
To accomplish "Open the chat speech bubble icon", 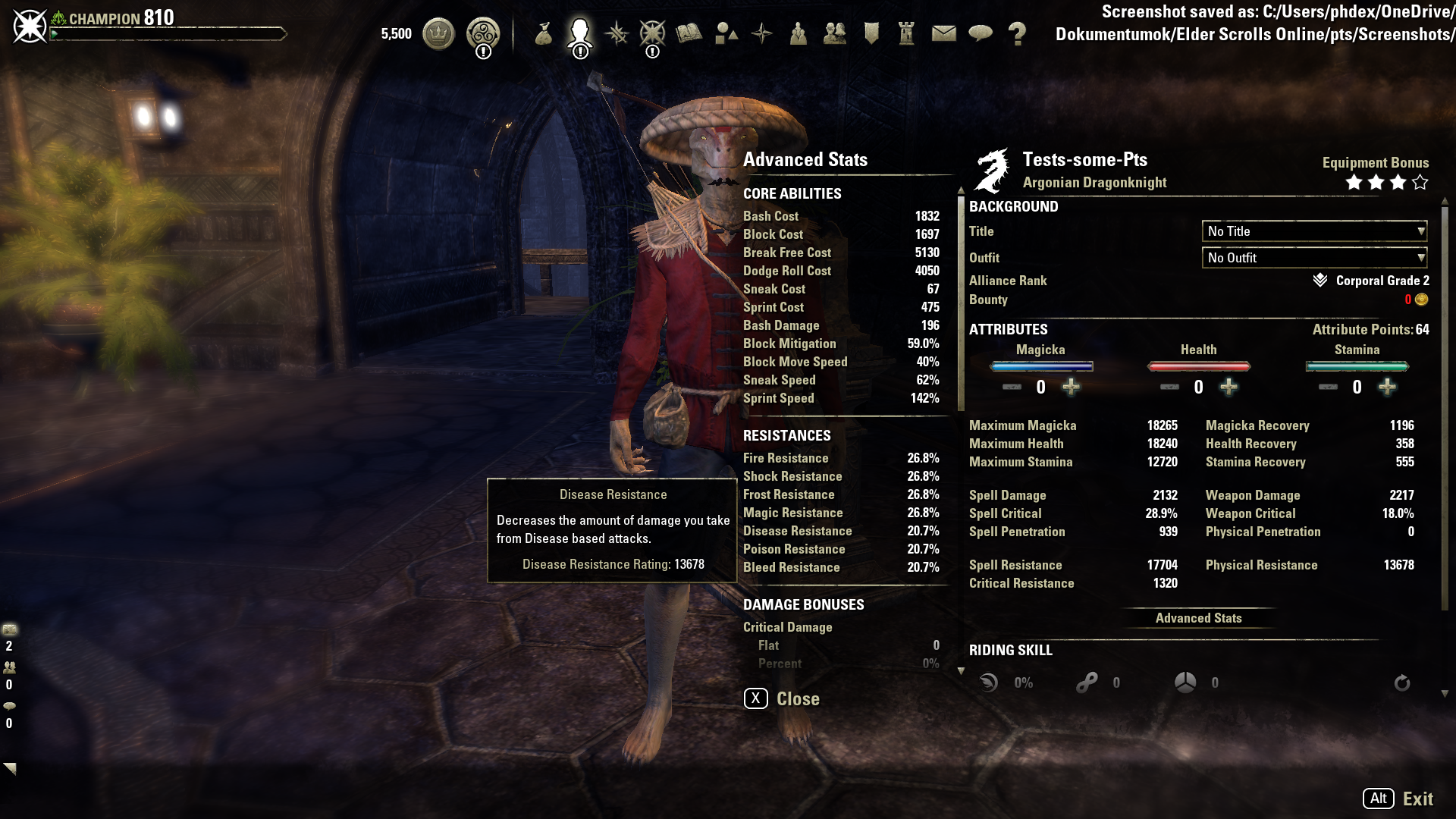I will pyautogui.click(x=981, y=33).
